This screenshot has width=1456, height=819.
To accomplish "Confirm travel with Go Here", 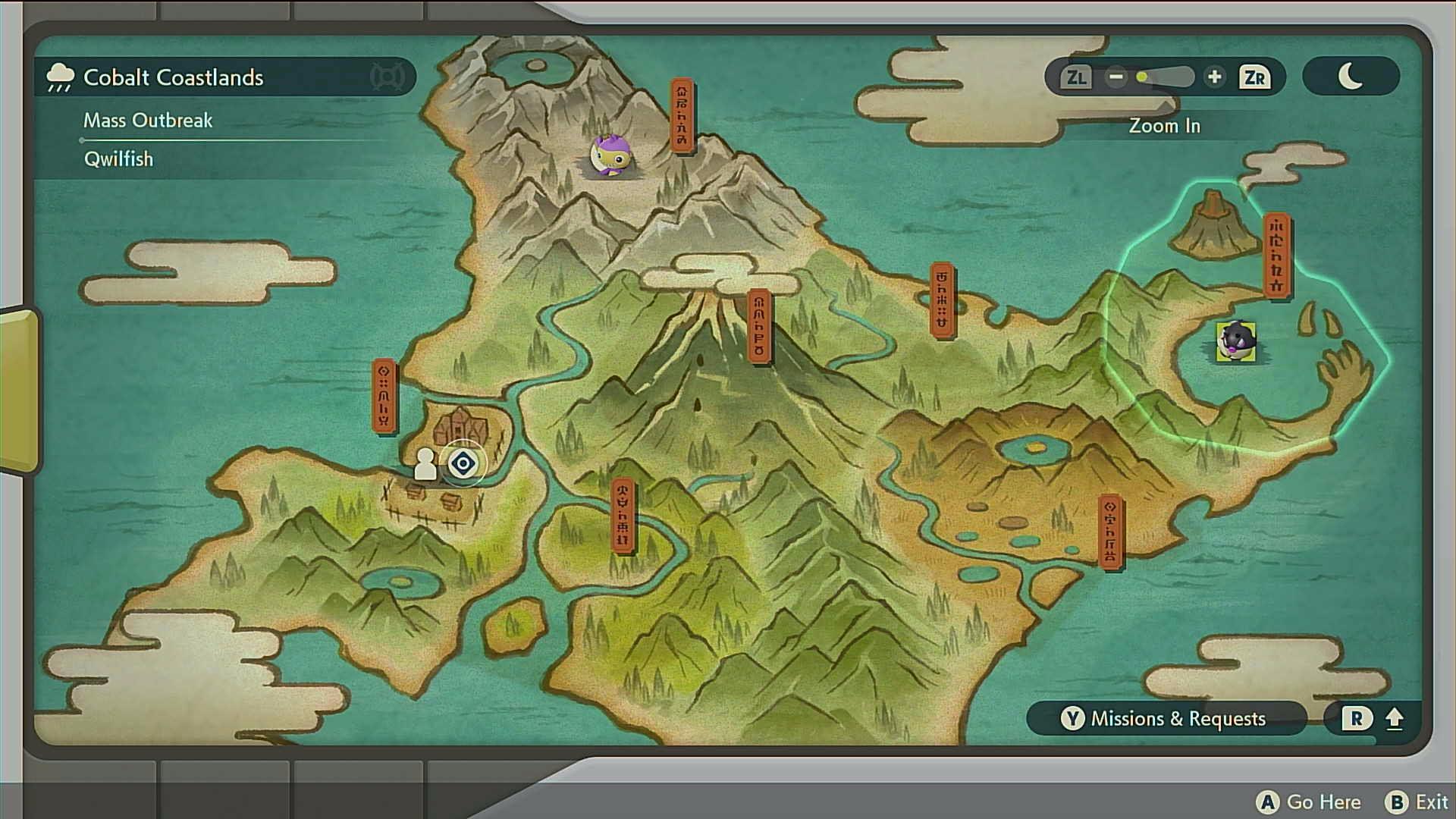I will [x=1308, y=802].
